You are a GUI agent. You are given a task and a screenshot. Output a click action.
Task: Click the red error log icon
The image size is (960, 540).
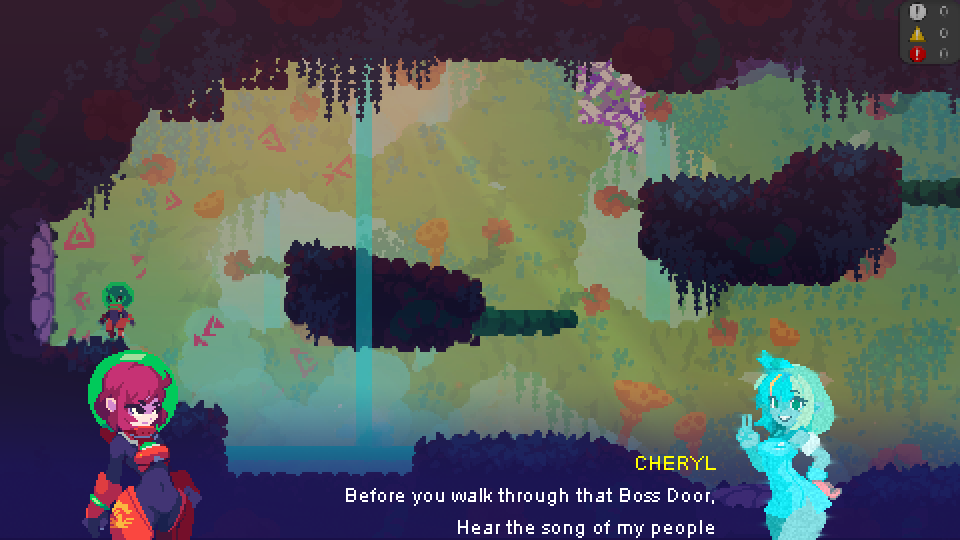[918, 54]
